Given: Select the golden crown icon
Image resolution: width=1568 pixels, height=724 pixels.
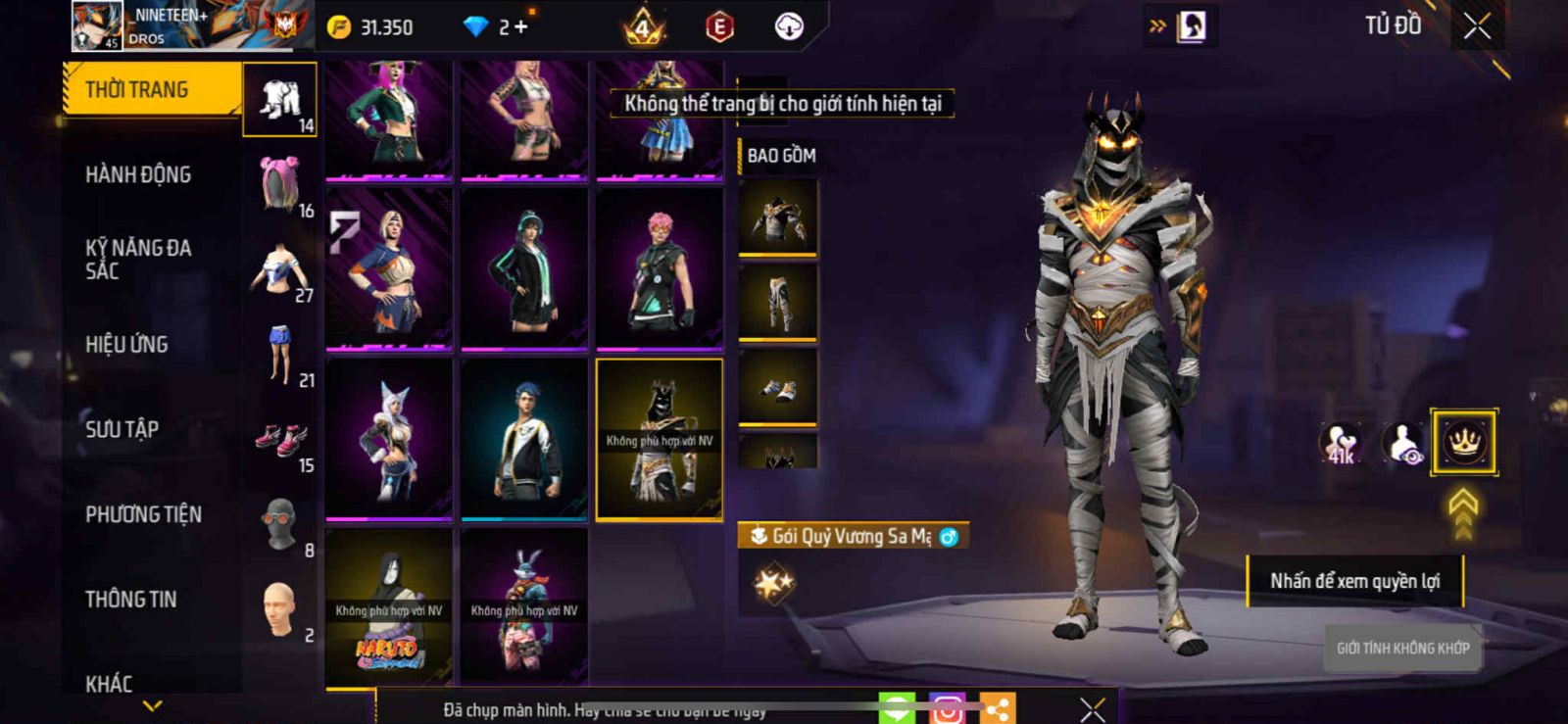Looking at the screenshot, I should point(1463,443).
